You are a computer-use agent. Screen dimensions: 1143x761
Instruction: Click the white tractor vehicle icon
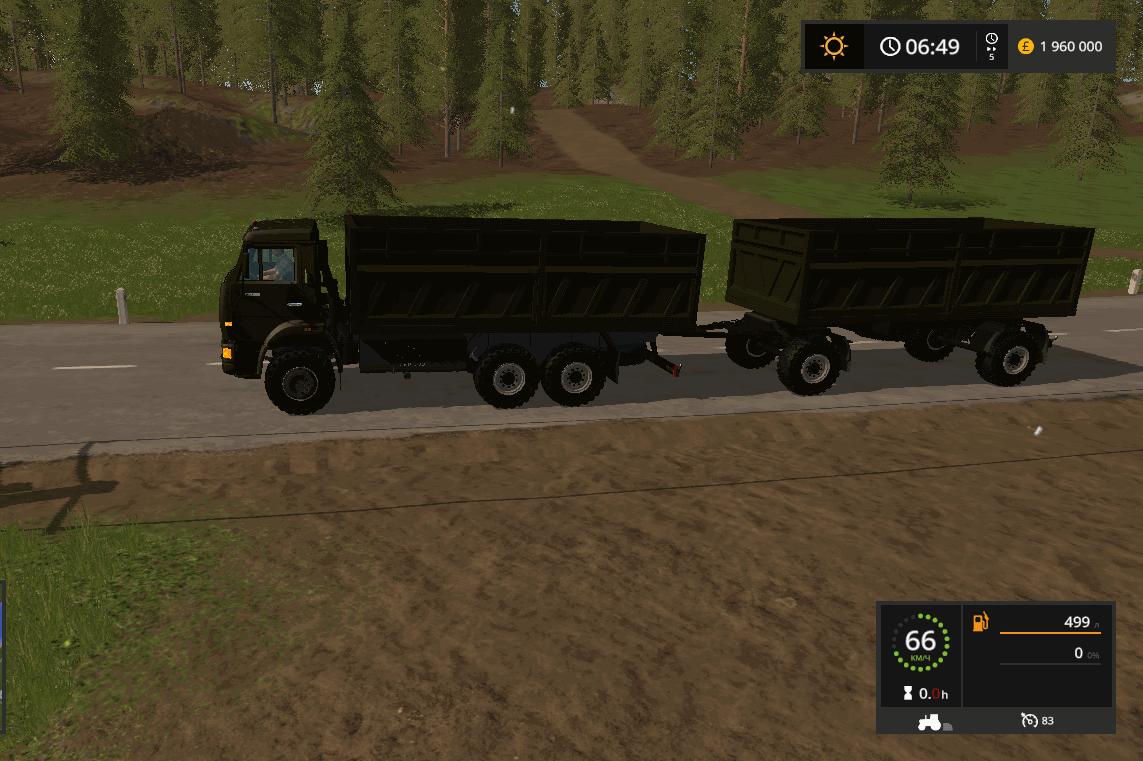930,721
